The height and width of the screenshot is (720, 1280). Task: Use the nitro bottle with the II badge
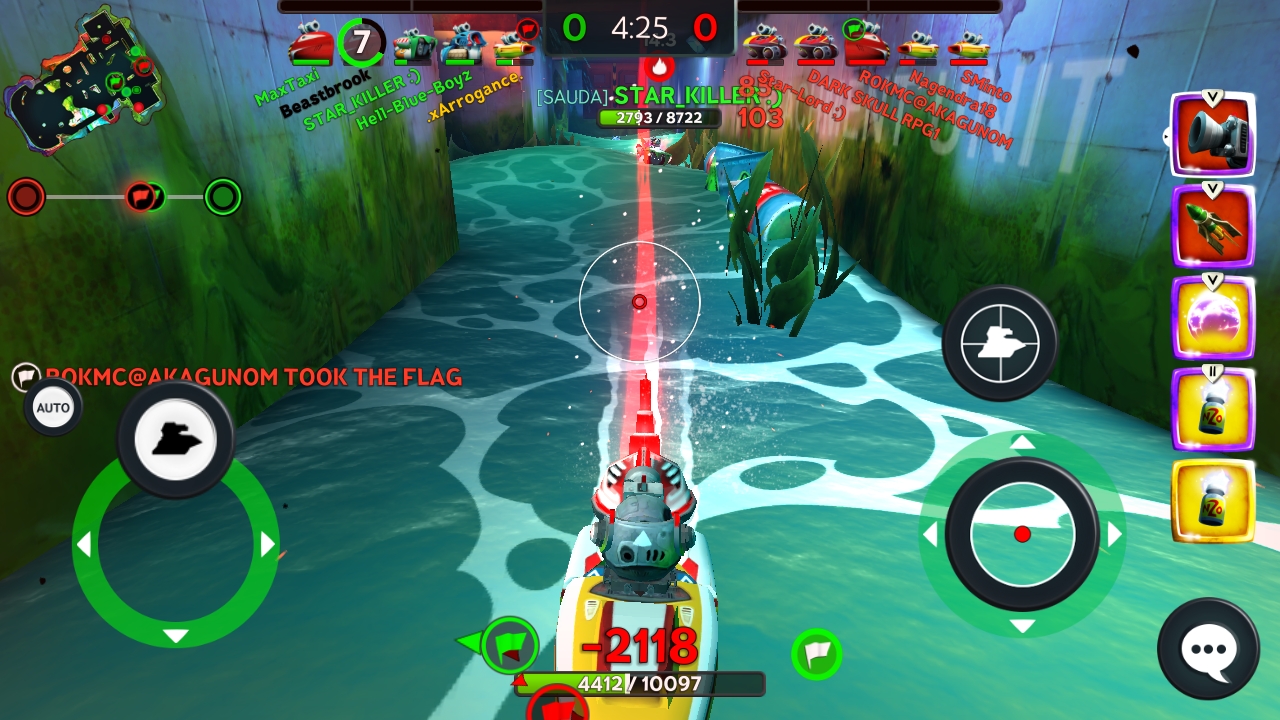point(1213,410)
